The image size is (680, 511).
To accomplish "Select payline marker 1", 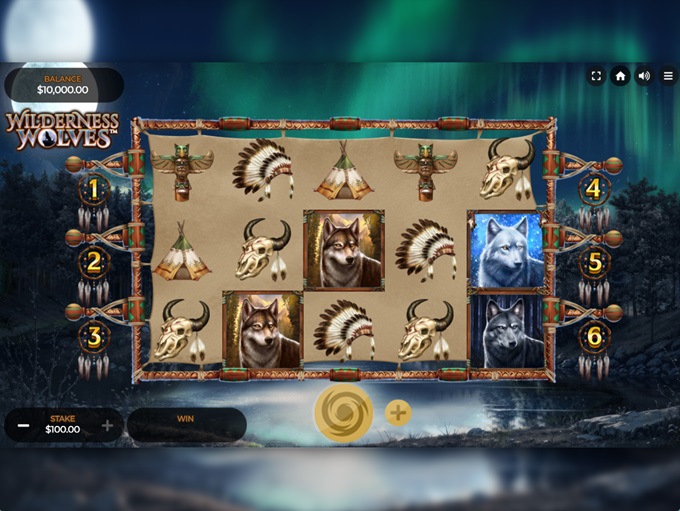I will tap(94, 188).
